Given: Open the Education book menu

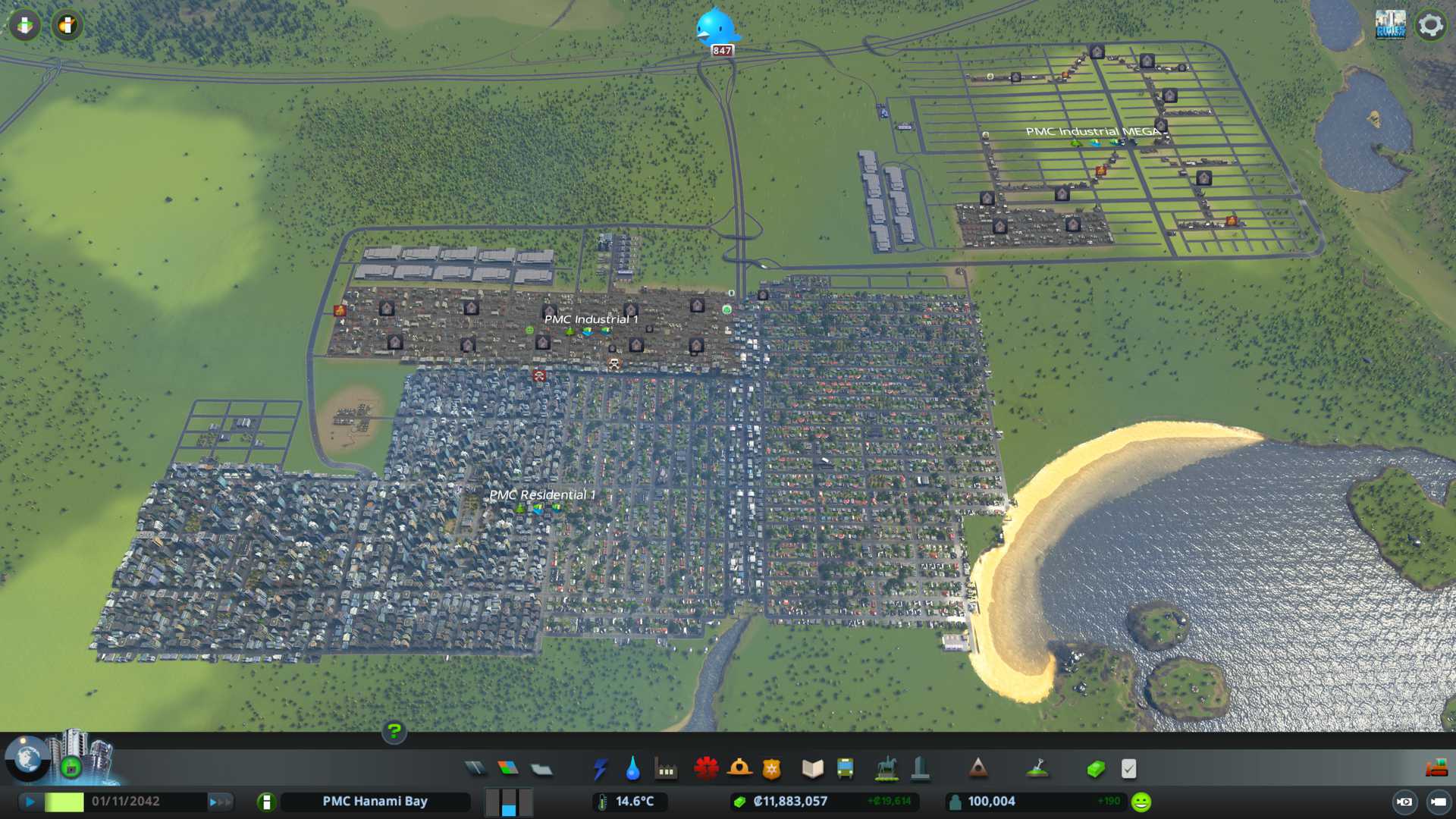Looking at the screenshot, I should (x=812, y=769).
